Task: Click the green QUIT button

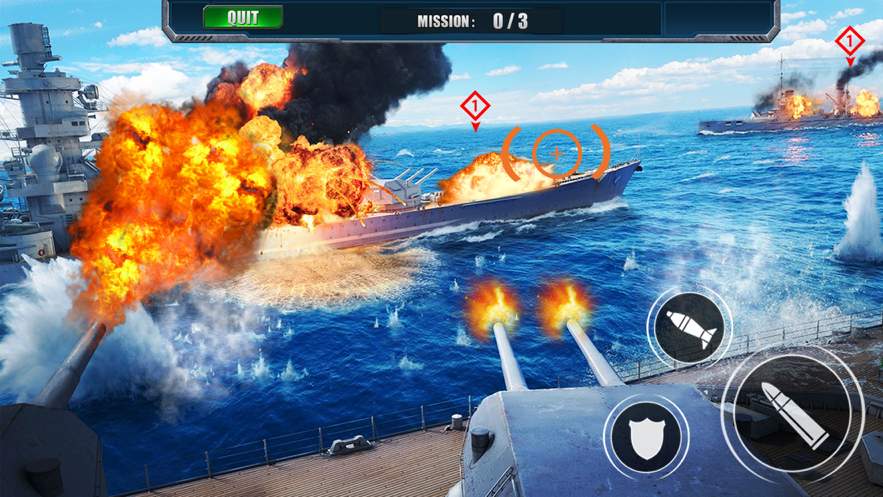Action: click(x=243, y=18)
